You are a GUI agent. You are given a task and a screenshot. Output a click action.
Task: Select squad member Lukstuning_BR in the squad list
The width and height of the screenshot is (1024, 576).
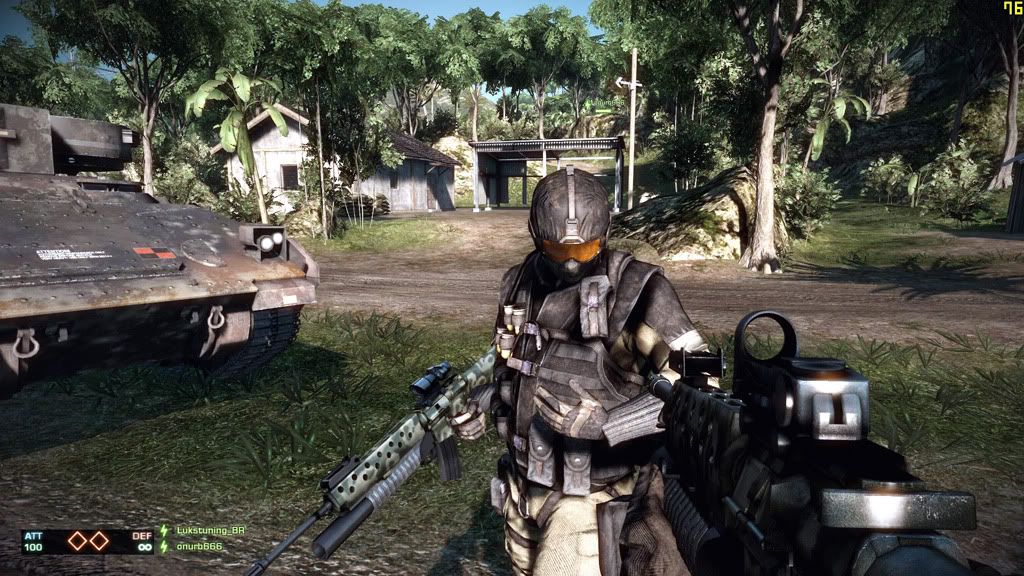pos(209,530)
